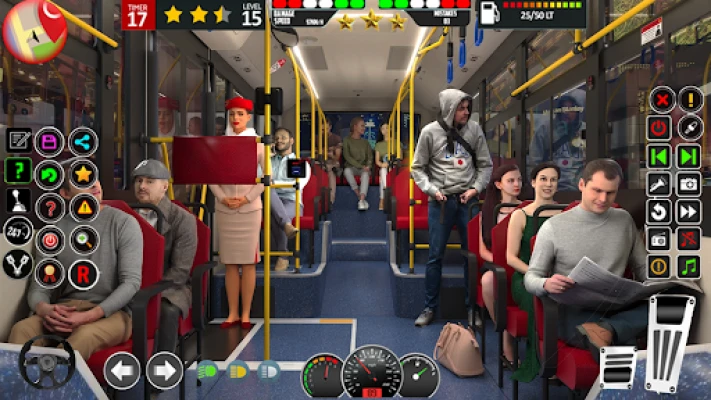The width and height of the screenshot is (711, 400).
Task: Tap the right turn arrow button
Action: [164, 371]
